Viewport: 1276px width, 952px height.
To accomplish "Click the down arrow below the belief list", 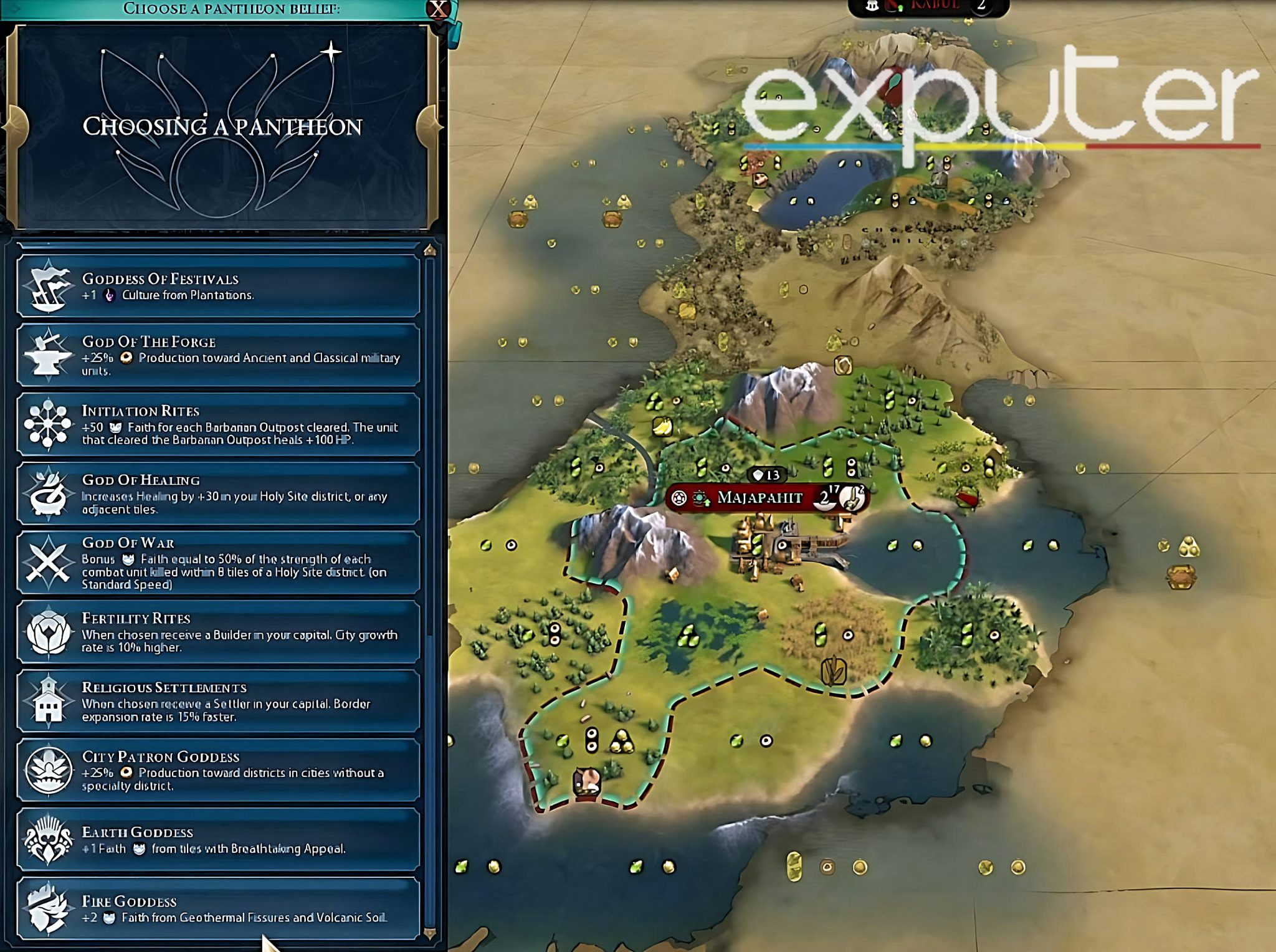I will point(429,933).
